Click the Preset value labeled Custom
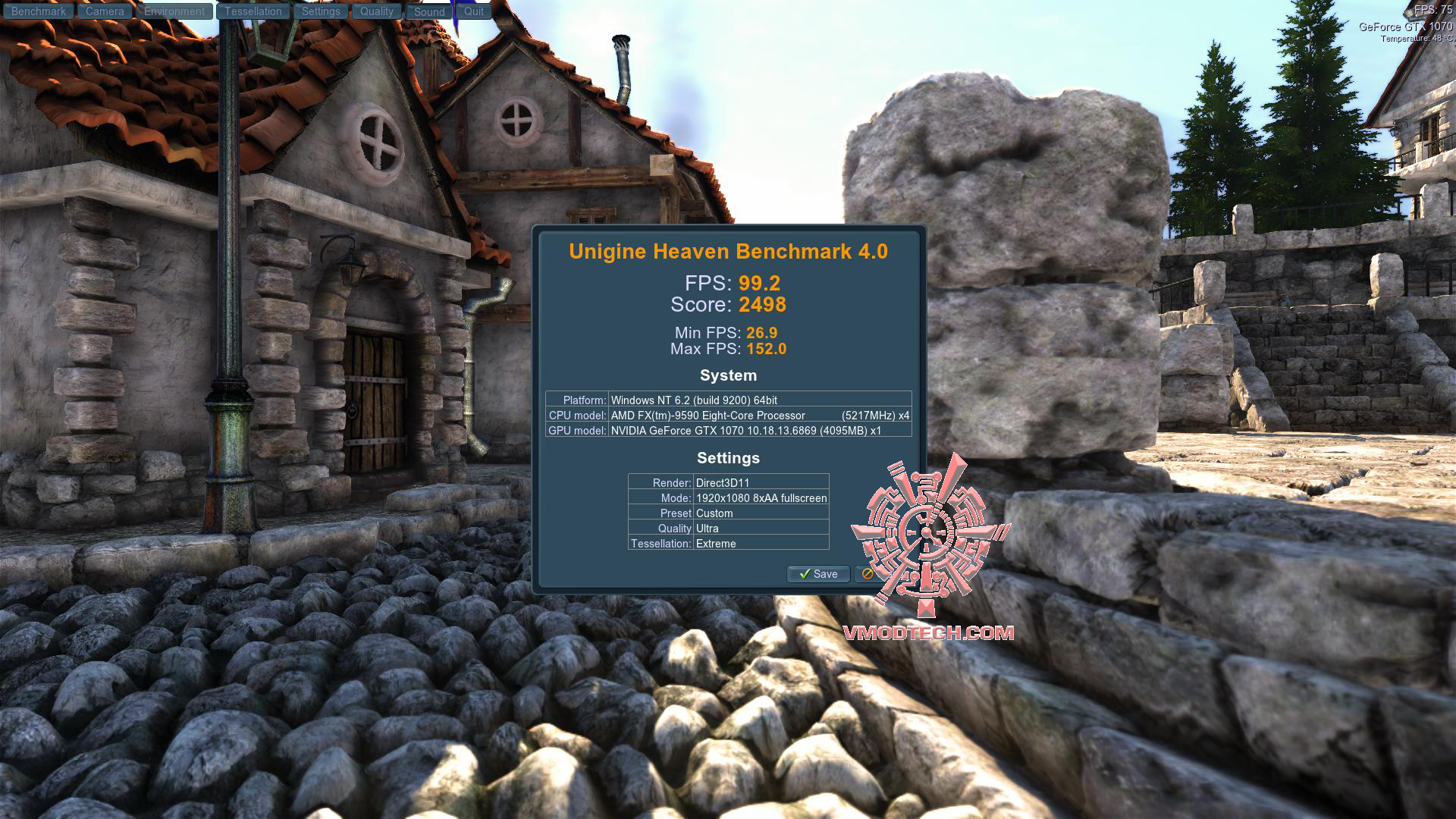The width and height of the screenshot is (1456, 819). pyautogui.click(x=714, y=513)
